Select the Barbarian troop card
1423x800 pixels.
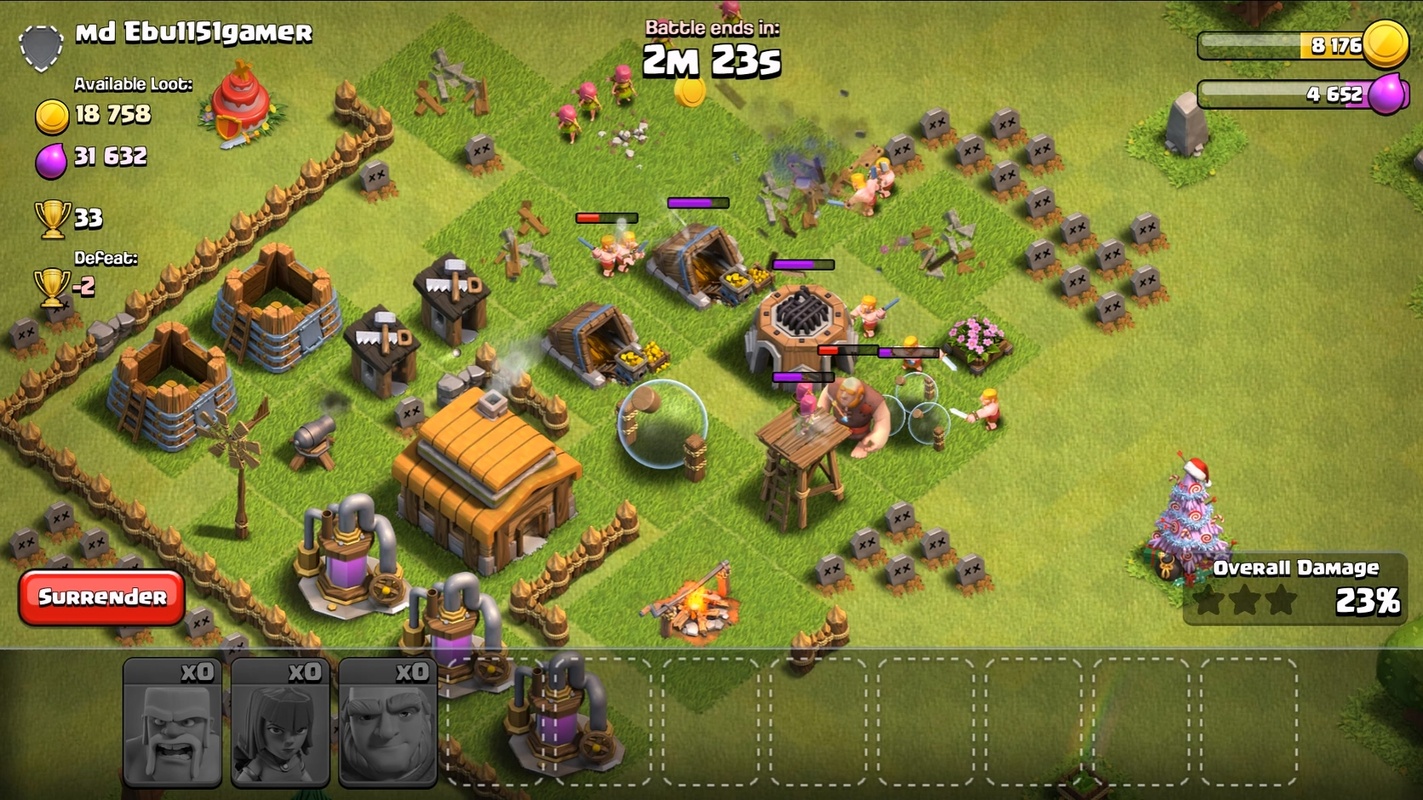tap(172, 721)
